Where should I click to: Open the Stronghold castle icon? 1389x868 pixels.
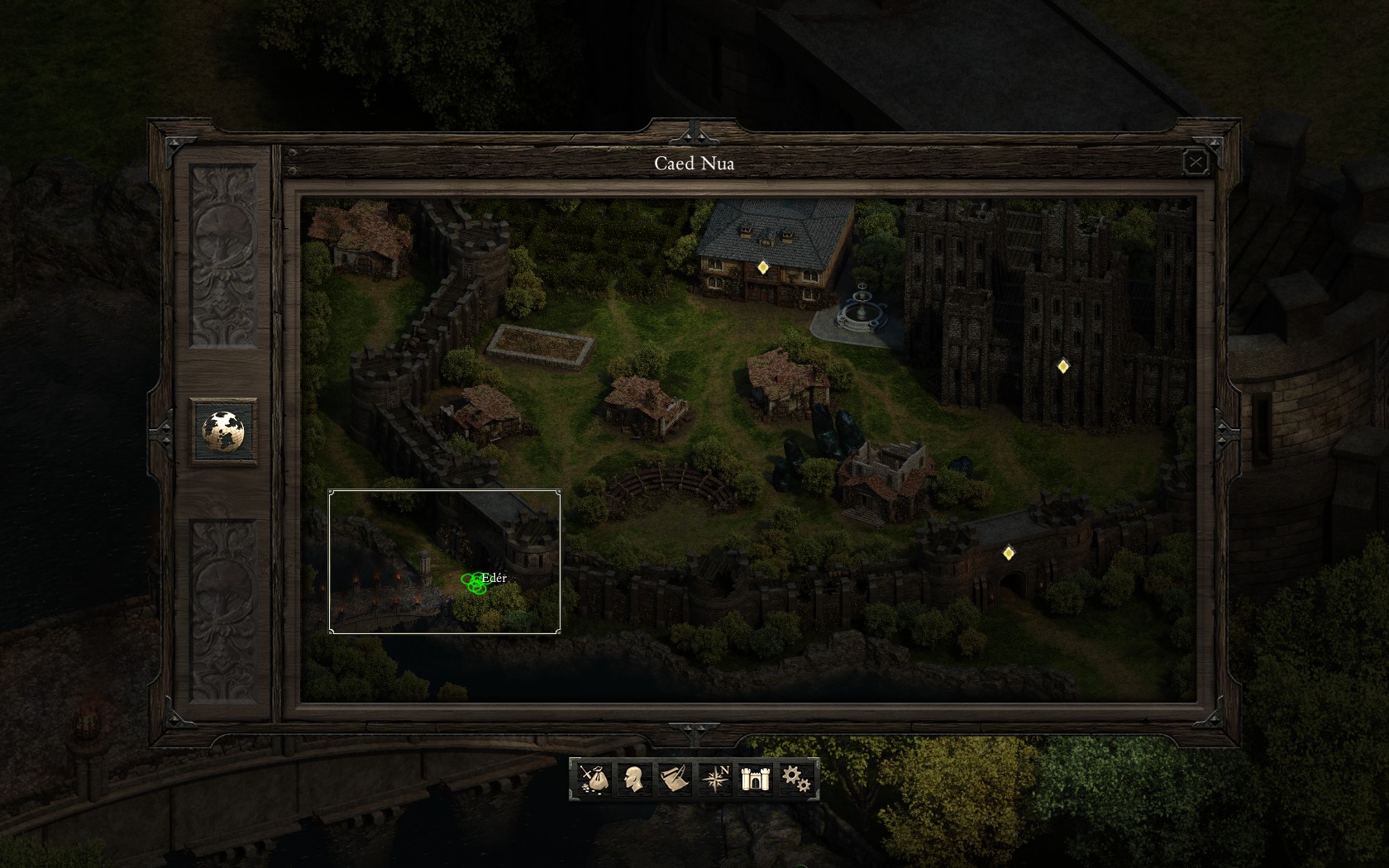pyautogui.click(x=755, y=778)
